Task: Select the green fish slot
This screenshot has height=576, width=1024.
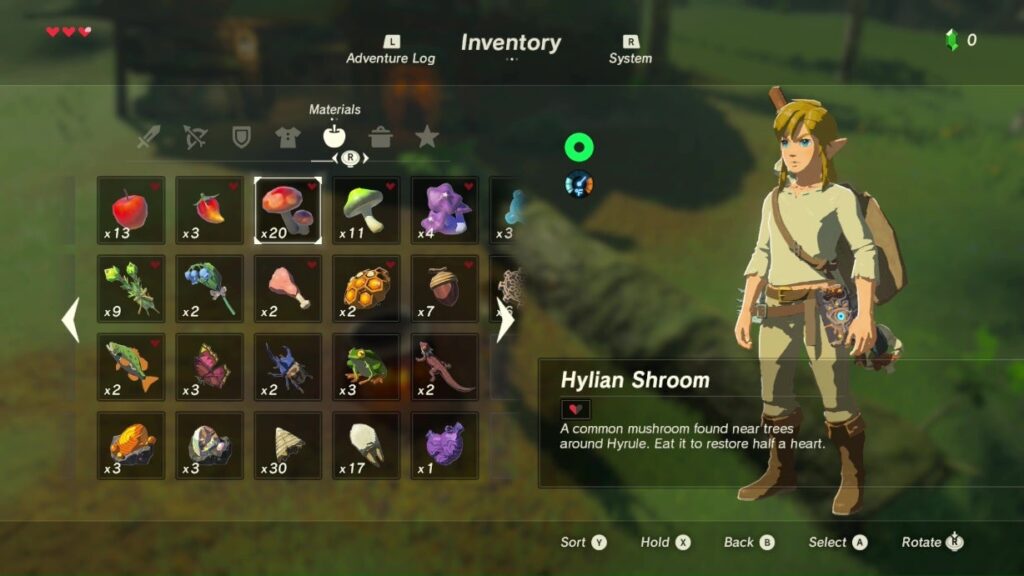Action: (131, 366)
